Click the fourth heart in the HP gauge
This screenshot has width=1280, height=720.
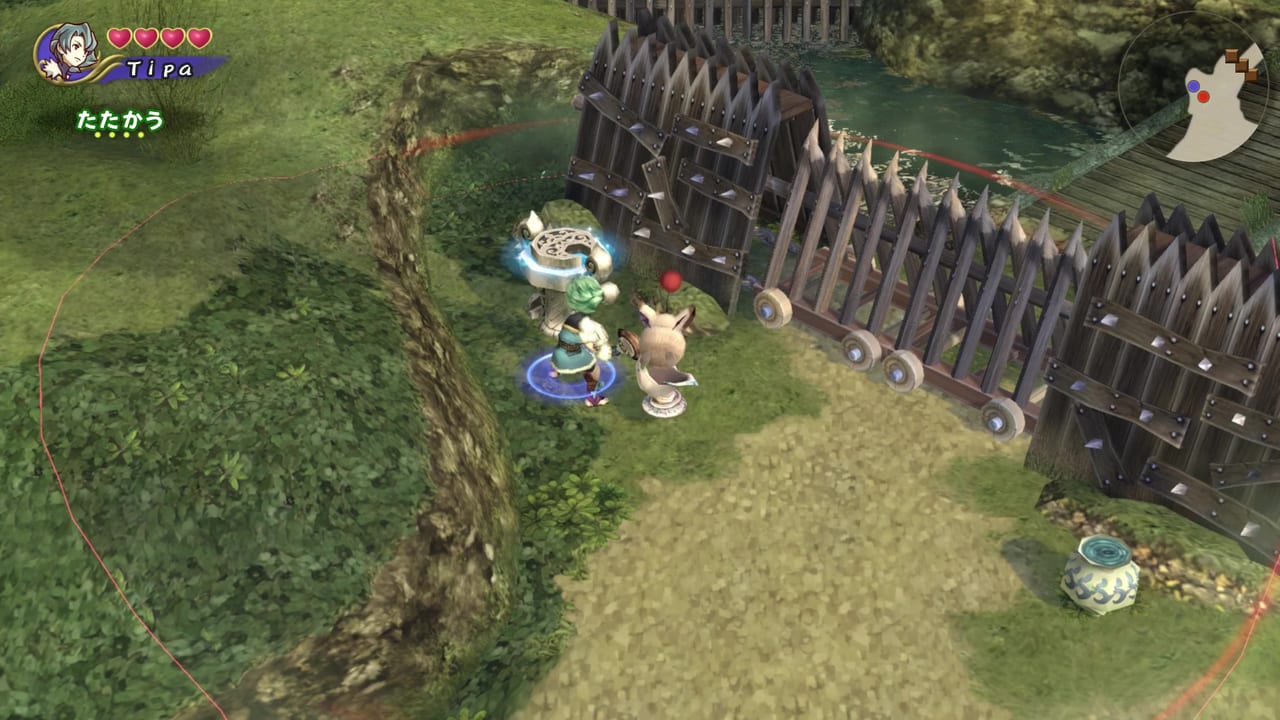pyautogui.click(x=199, y=39)
